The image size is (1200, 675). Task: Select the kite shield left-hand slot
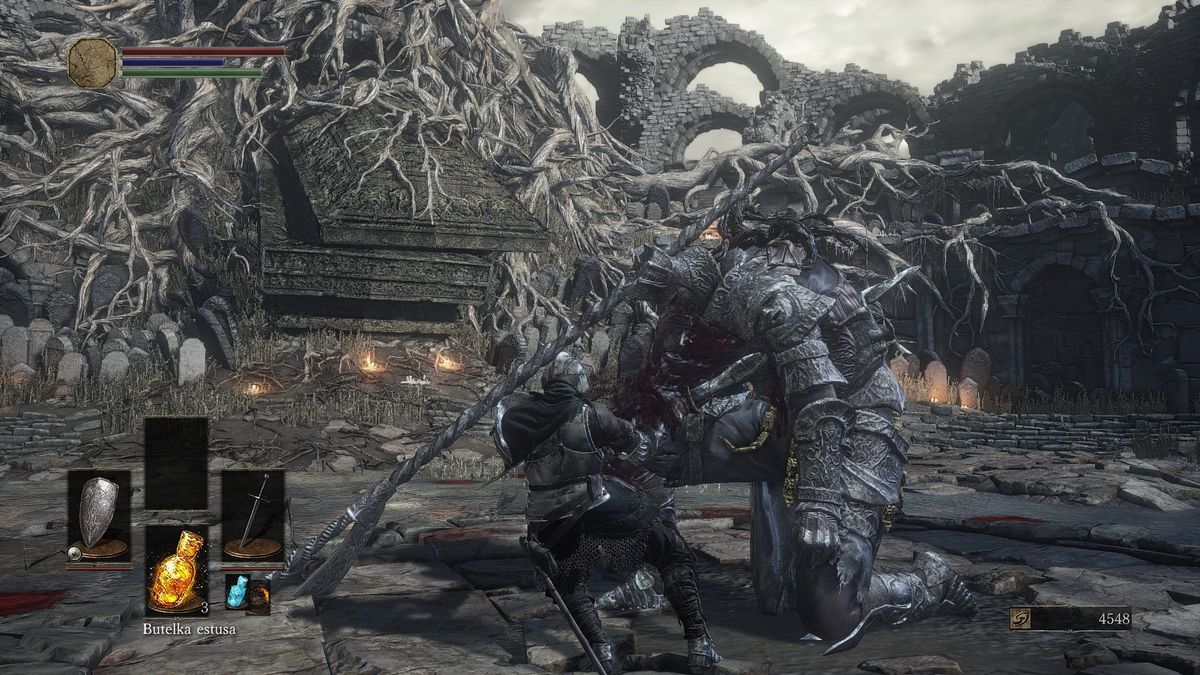[x=98, y=515]
